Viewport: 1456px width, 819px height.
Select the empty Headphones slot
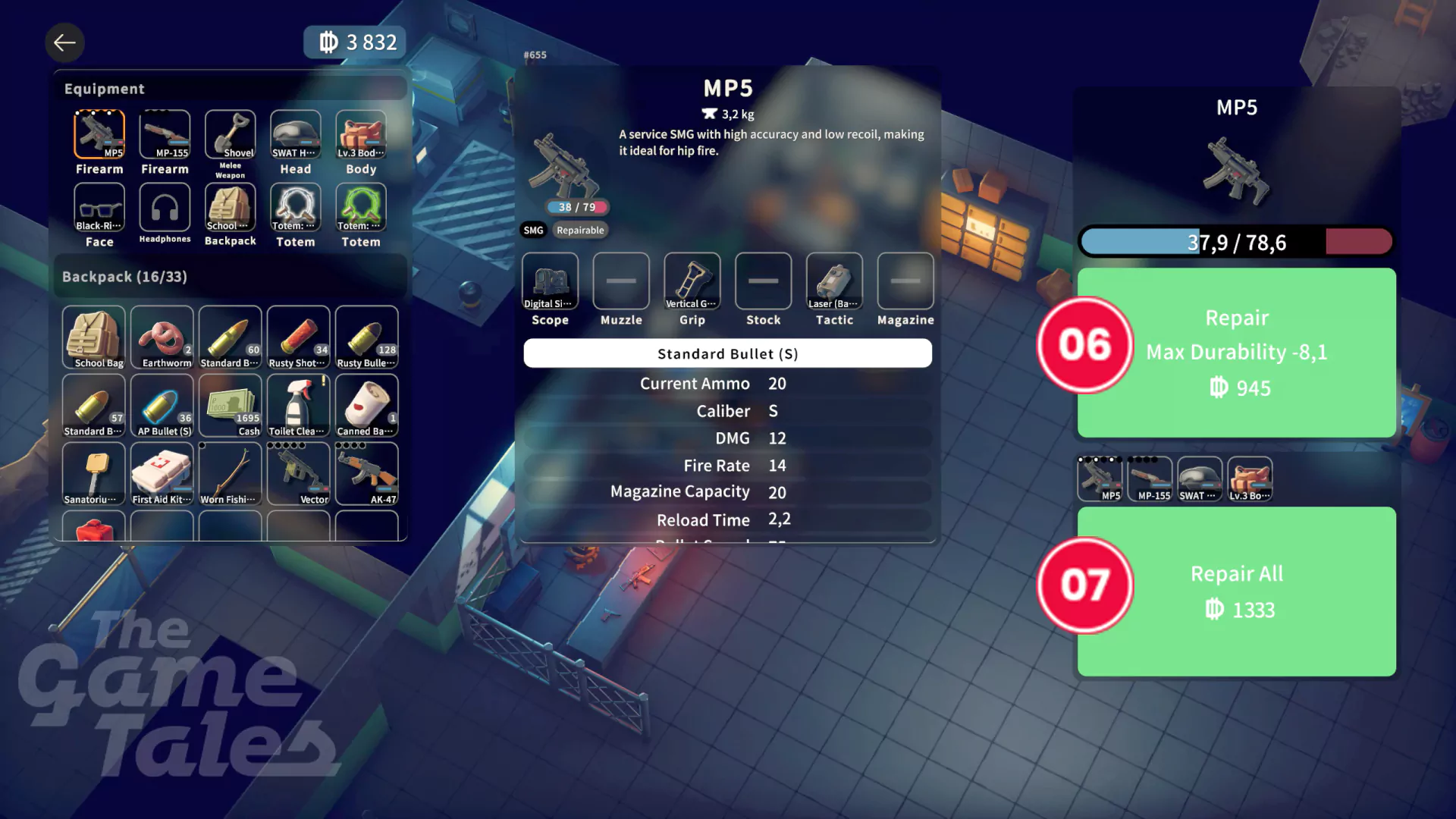pyautogui.click(x=165, y=208)
